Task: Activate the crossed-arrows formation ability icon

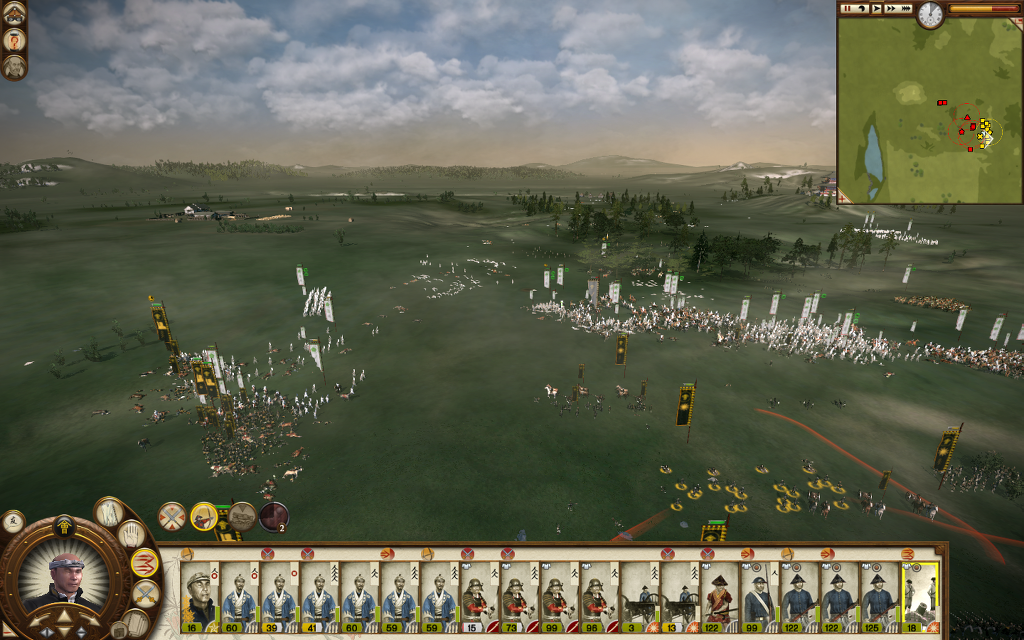Action: point(172,516)
